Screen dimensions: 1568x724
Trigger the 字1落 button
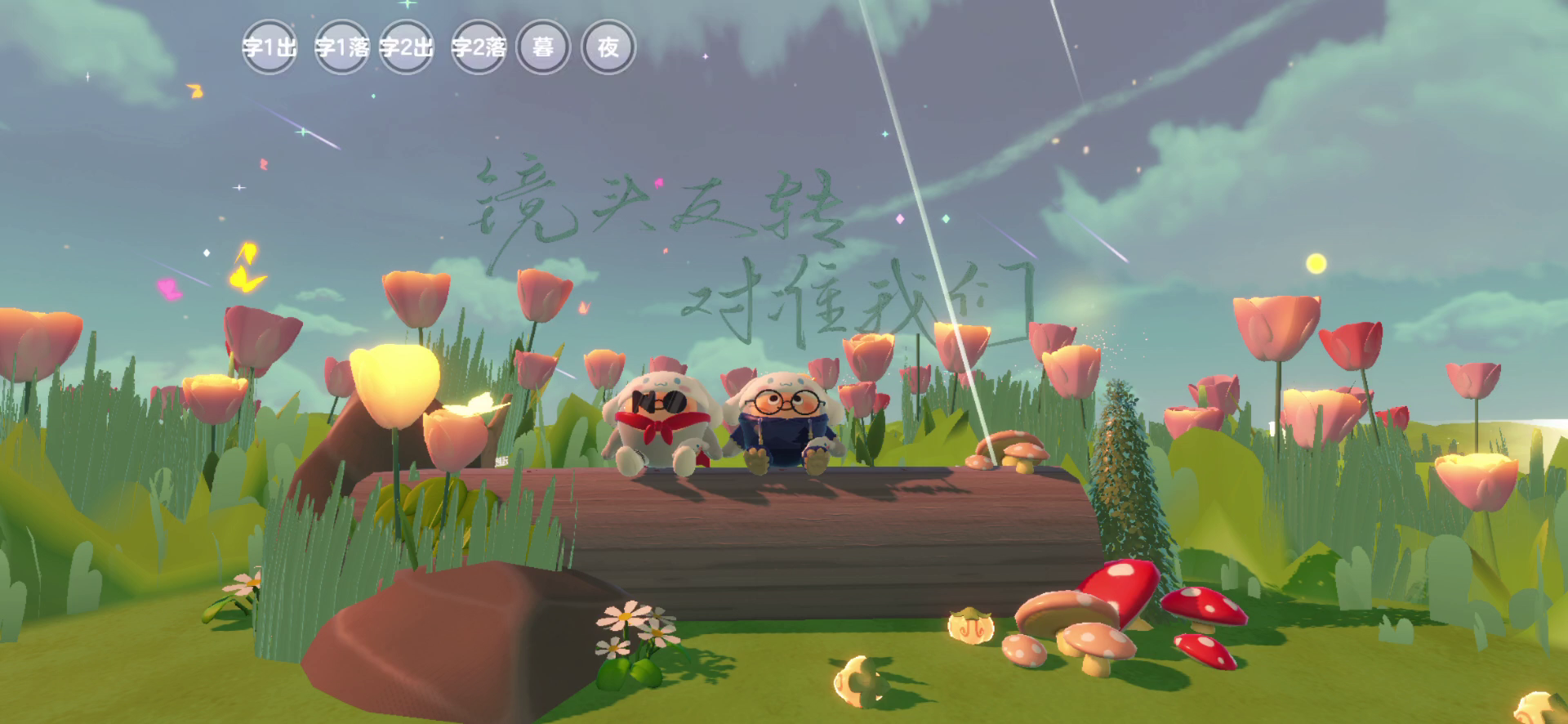[341, 47]
